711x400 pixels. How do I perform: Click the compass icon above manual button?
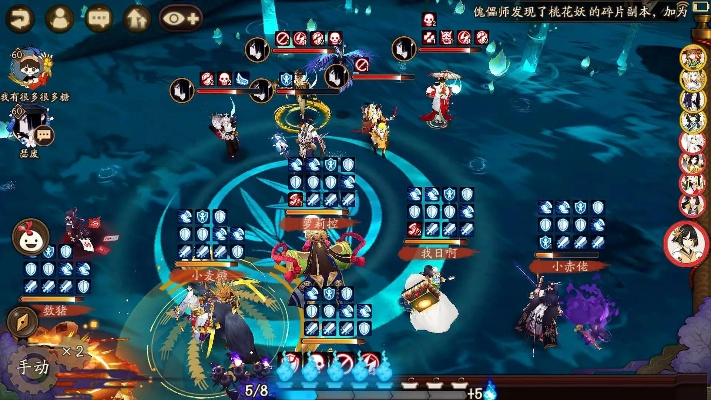22,322
